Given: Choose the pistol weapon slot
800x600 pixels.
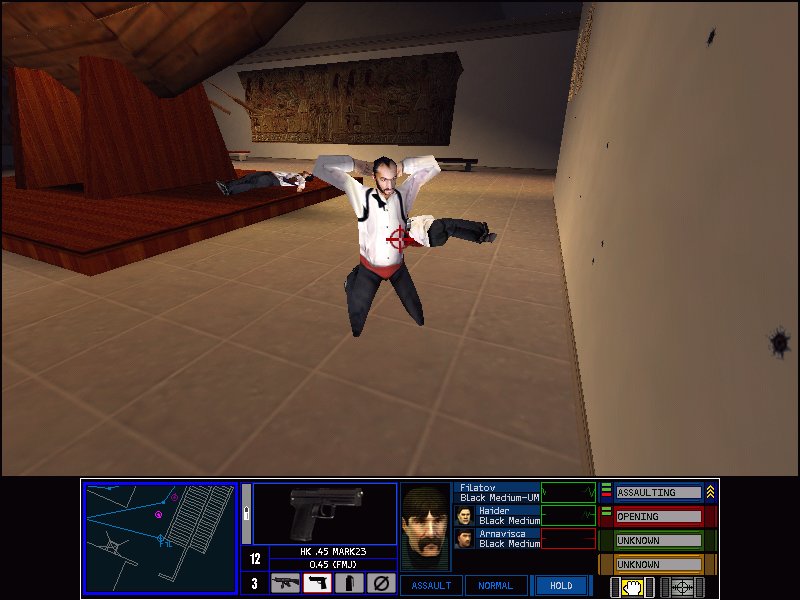Looking at the screenshot, I should pos(317,583).
